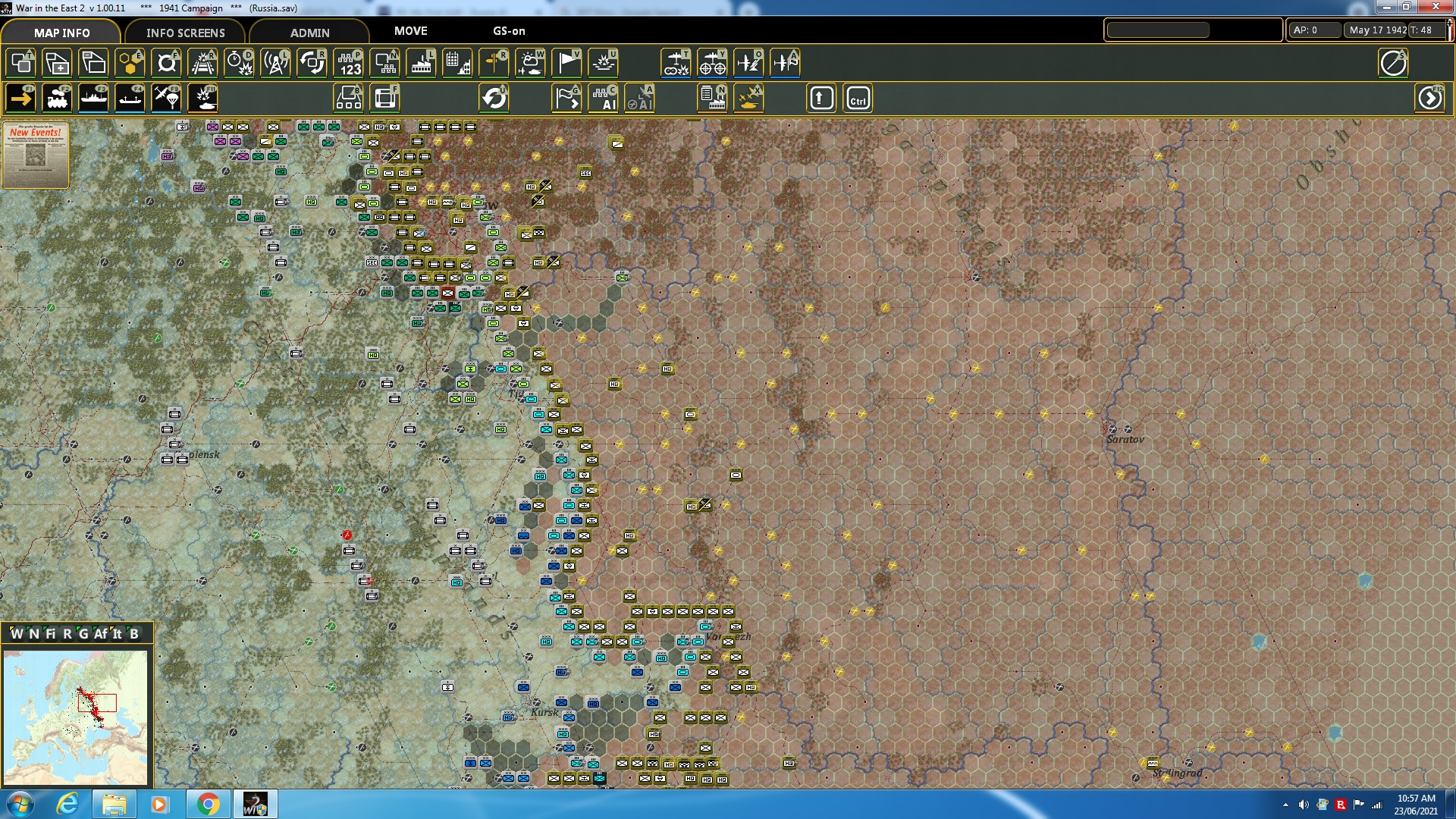Toggle the GS-on setting
The height and width of the screenshot is (819, 1456).
coord(507,32)
